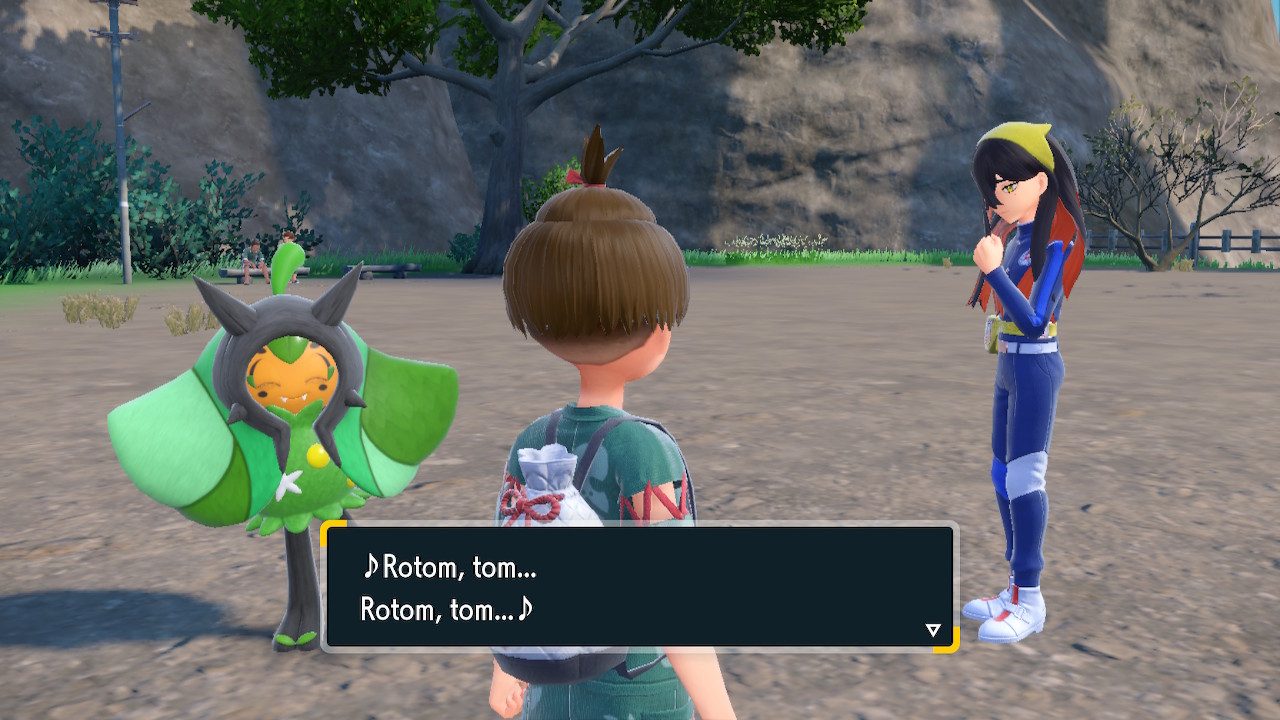The height and width of the screenshot is (720, 1280).
Task: Advance dialogue with the white arrow indicator
Action: click(x=933, y=630)
